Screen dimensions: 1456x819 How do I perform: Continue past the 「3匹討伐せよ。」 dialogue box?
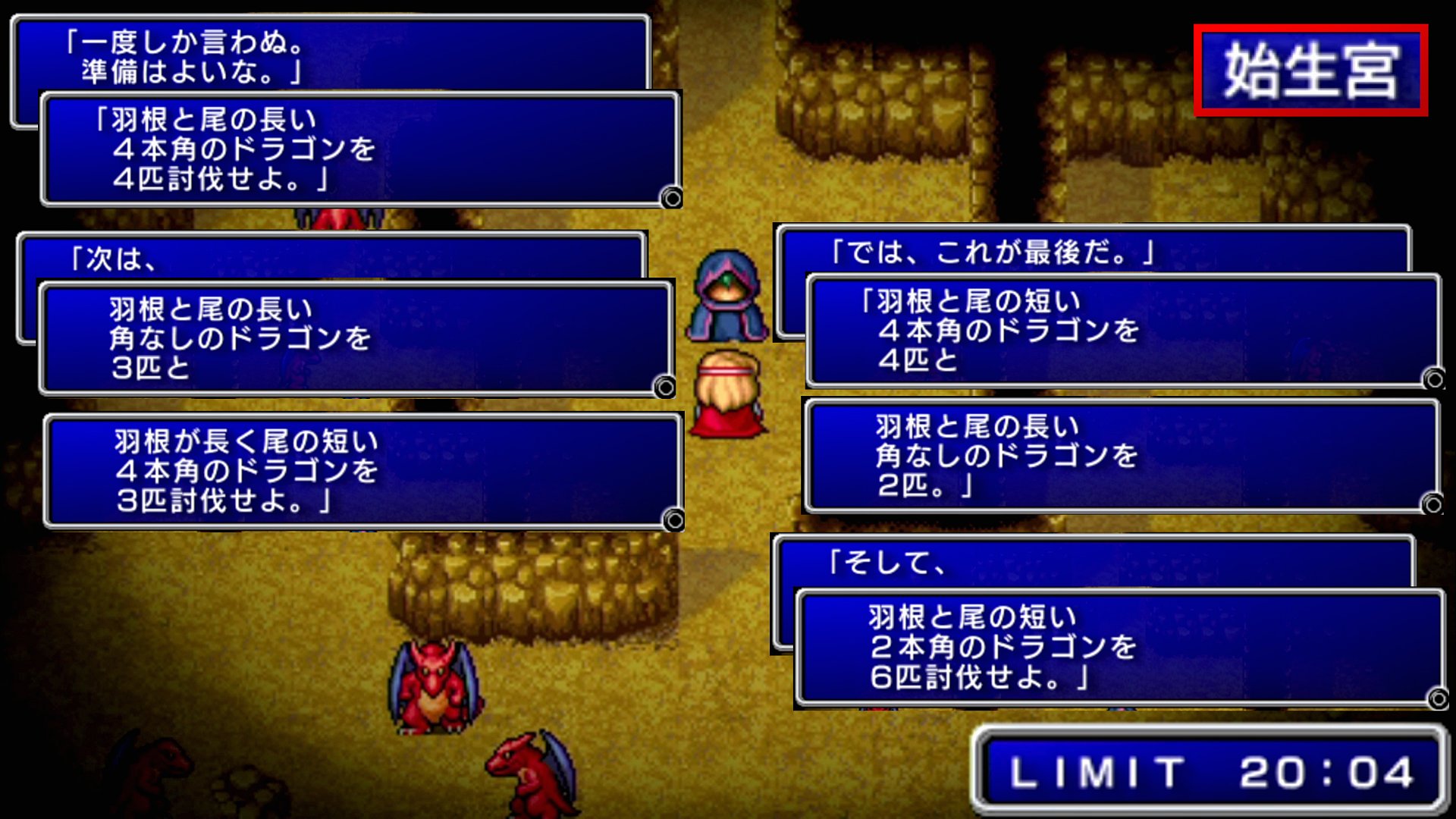pos(673,520)
